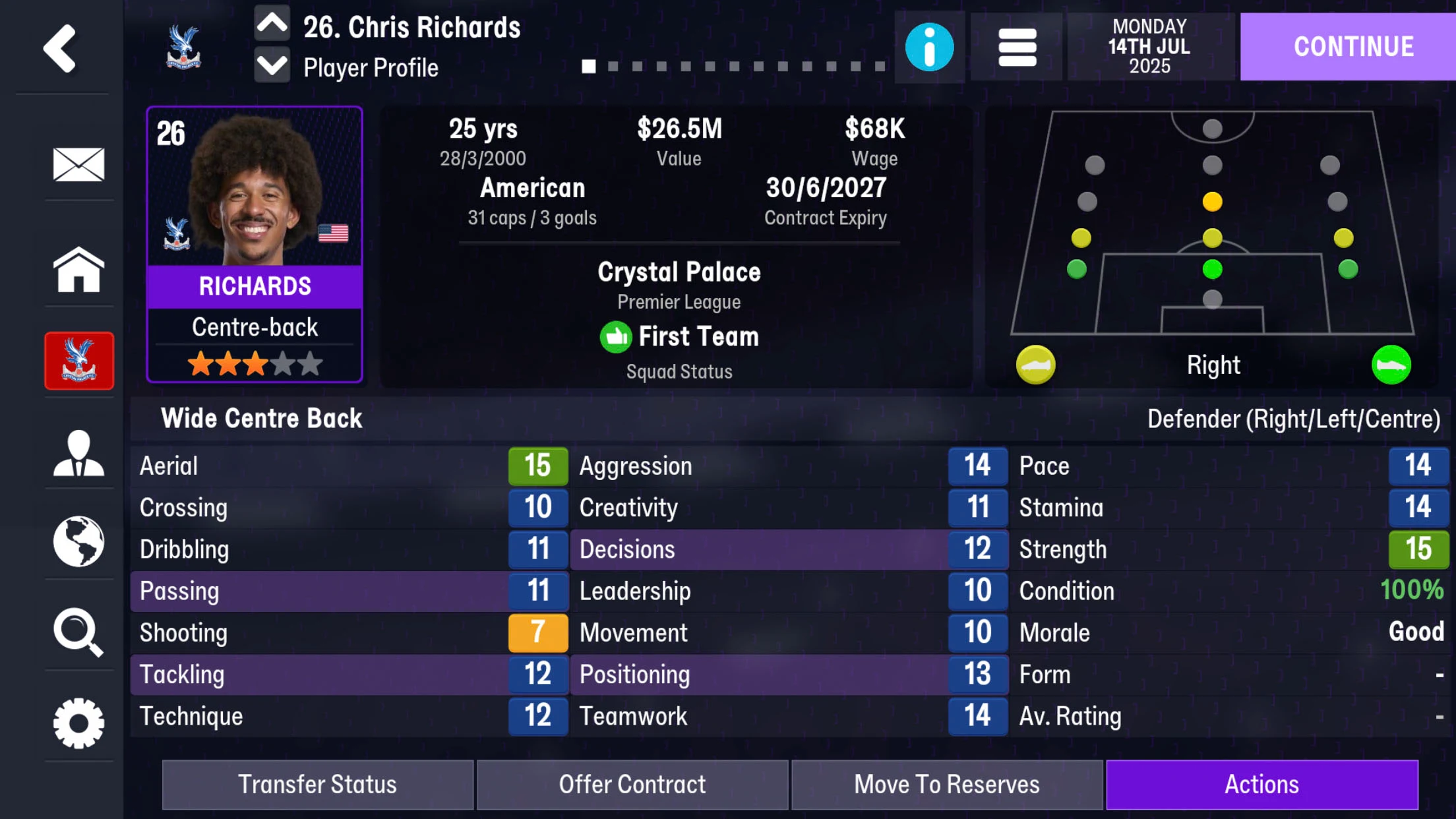Open the player information info panel
Viewport: 1456px width, 819px height.
[928, 47]
